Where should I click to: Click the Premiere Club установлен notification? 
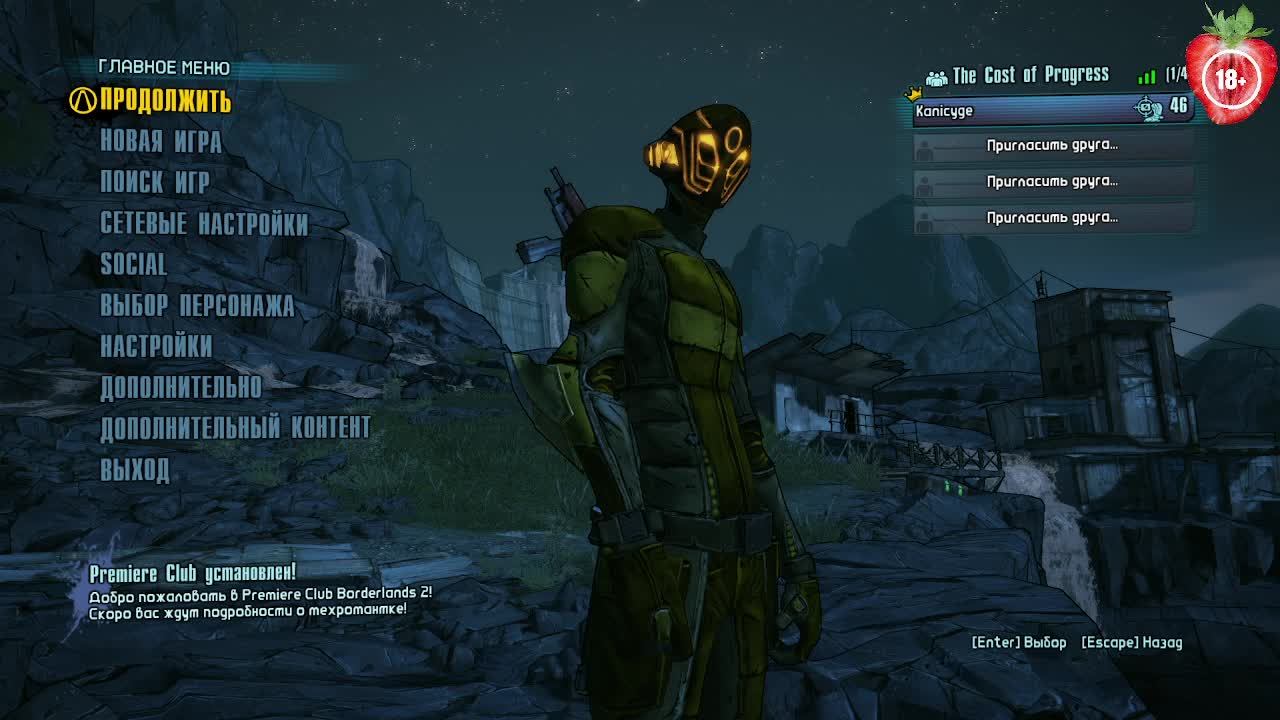pos(192,574)
